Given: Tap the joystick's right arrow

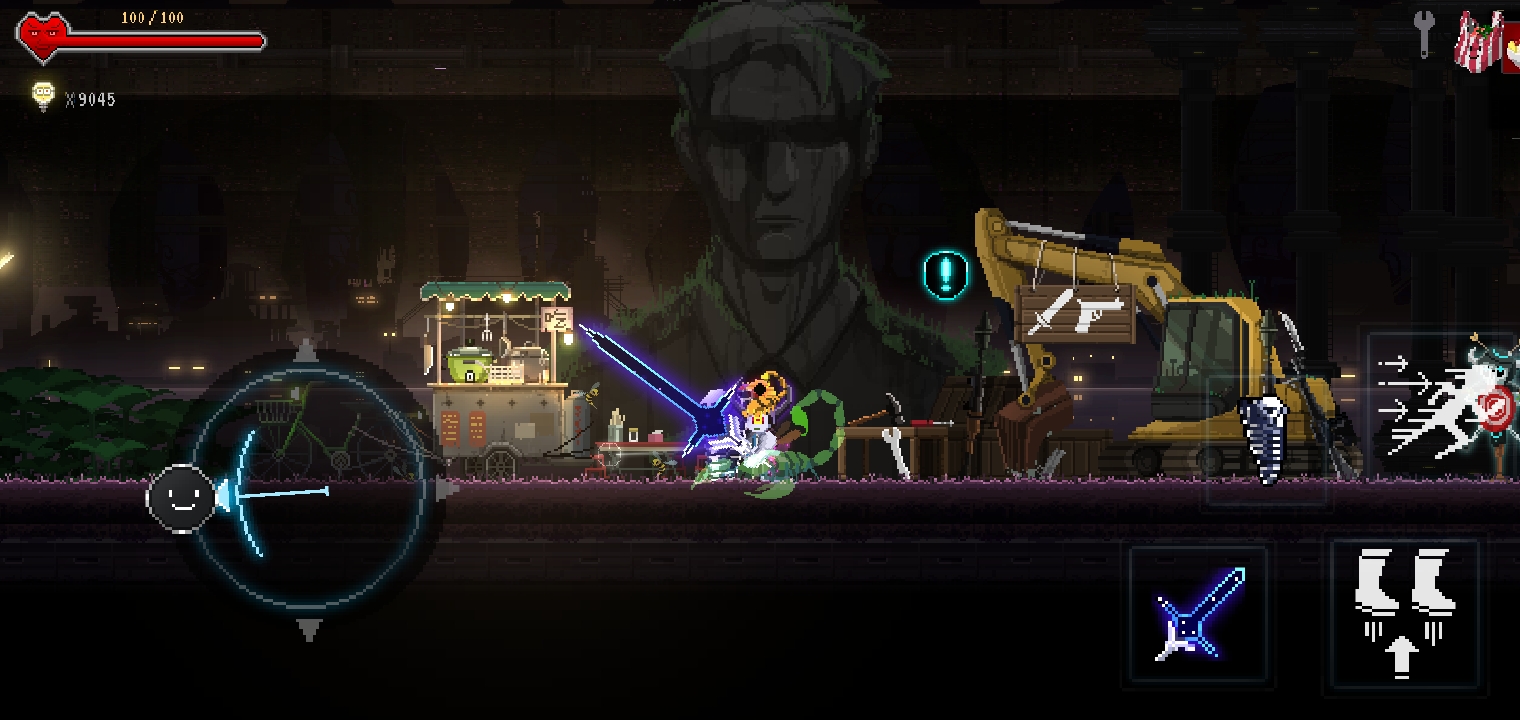Looking at the screenshot, I should pyautogui.click(x=447, y=490).
